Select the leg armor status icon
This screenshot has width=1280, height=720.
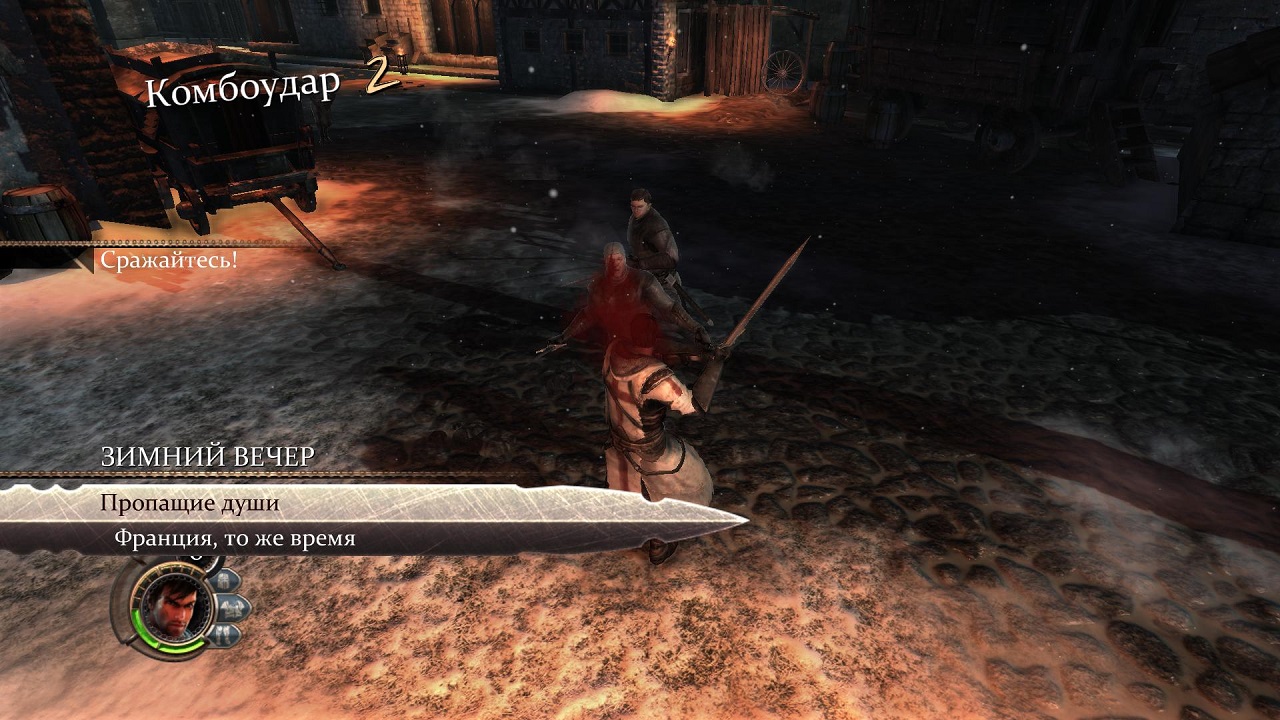(225, 634)
